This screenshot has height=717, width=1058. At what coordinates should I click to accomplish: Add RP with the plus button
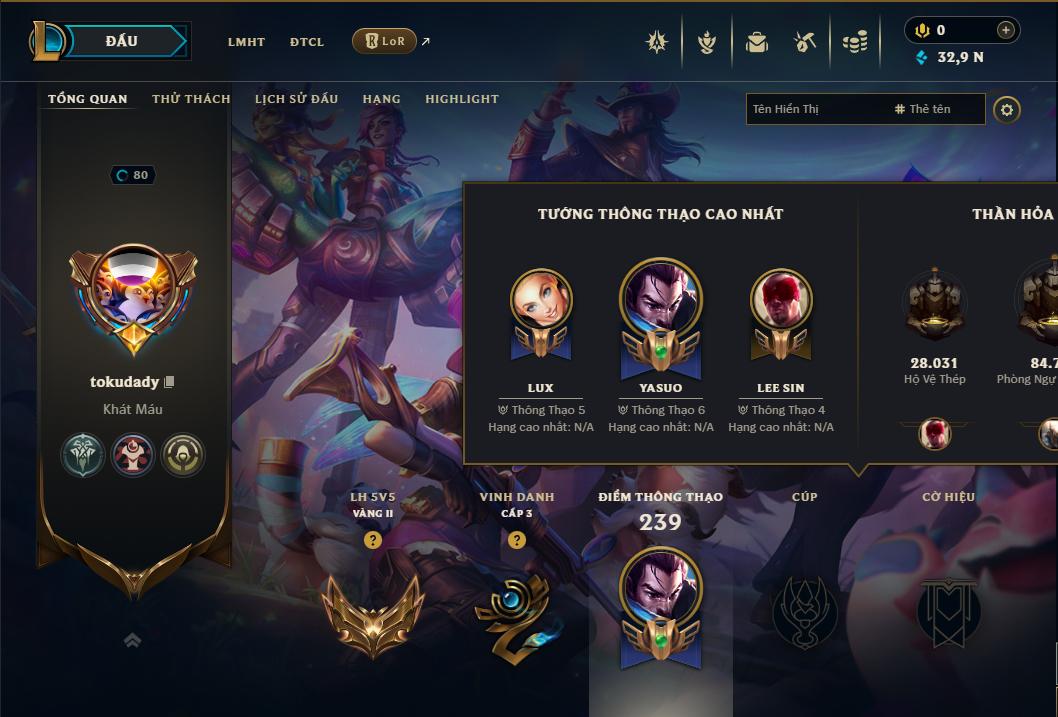[1005, 30]
